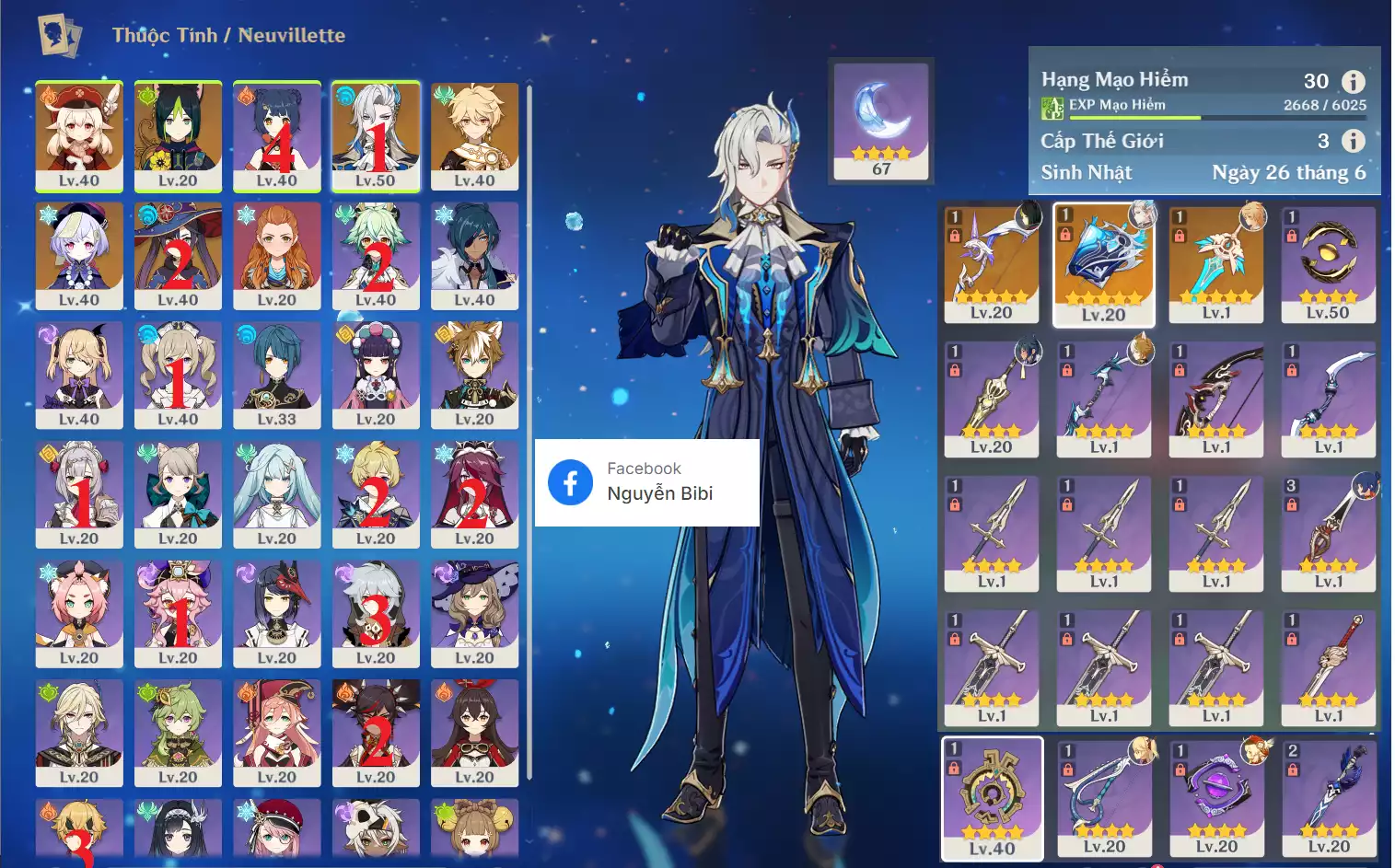Screen dimensions: 1395x868
Task: Select Razor's character portrait
Action: 376,613
